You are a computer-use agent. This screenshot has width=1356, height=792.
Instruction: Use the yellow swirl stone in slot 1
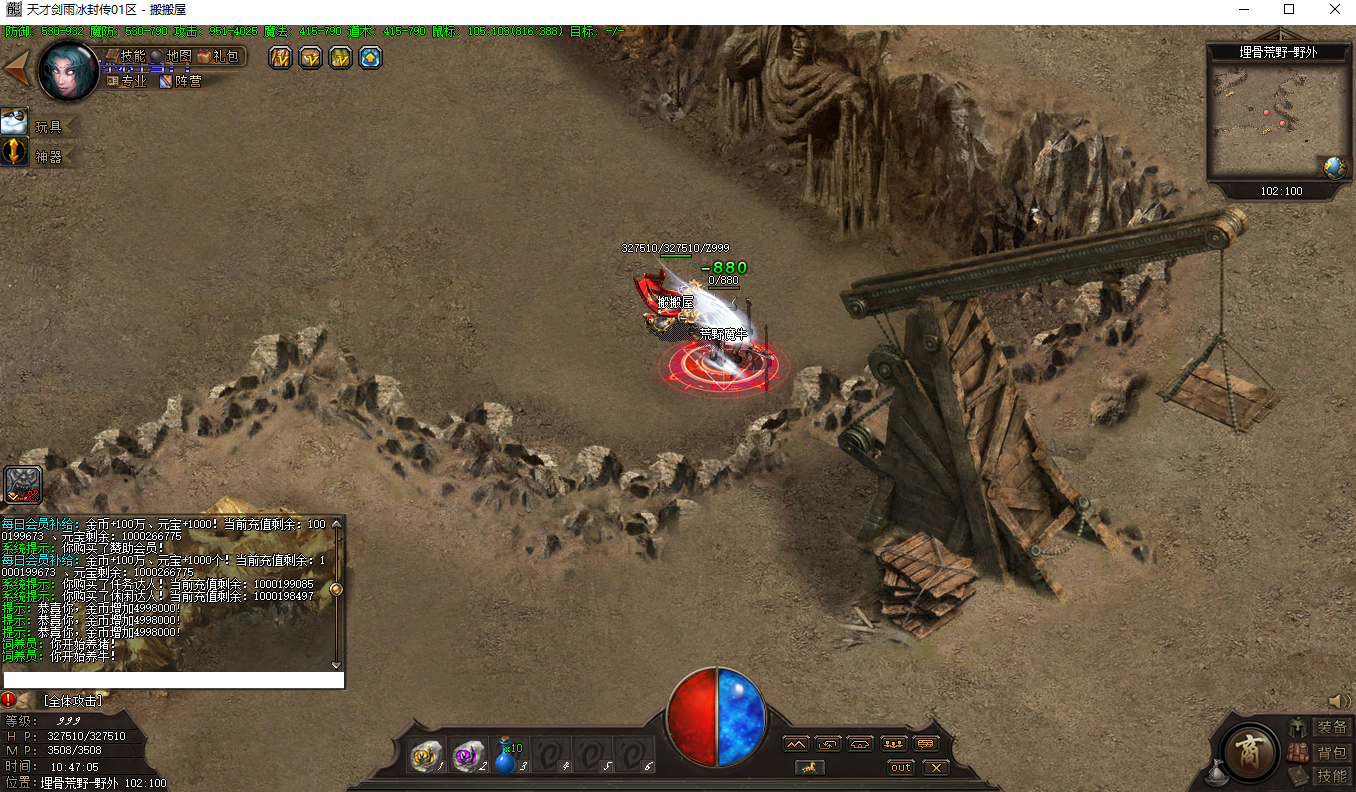(x=424, y=756)
